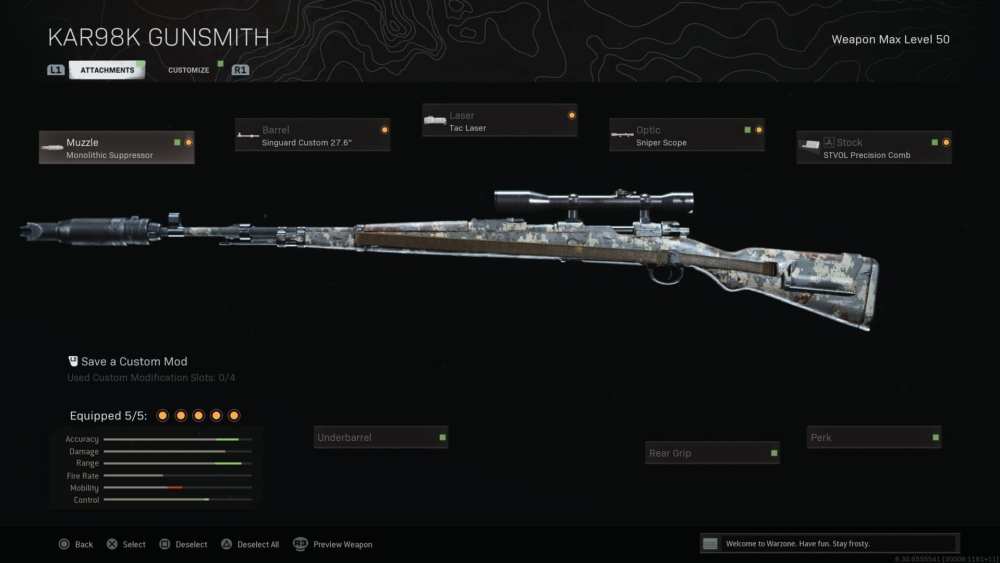Open the Barrel Singuard Custom slot
The width and height of the screenshot is (1000, 563).
coord(312,135)
